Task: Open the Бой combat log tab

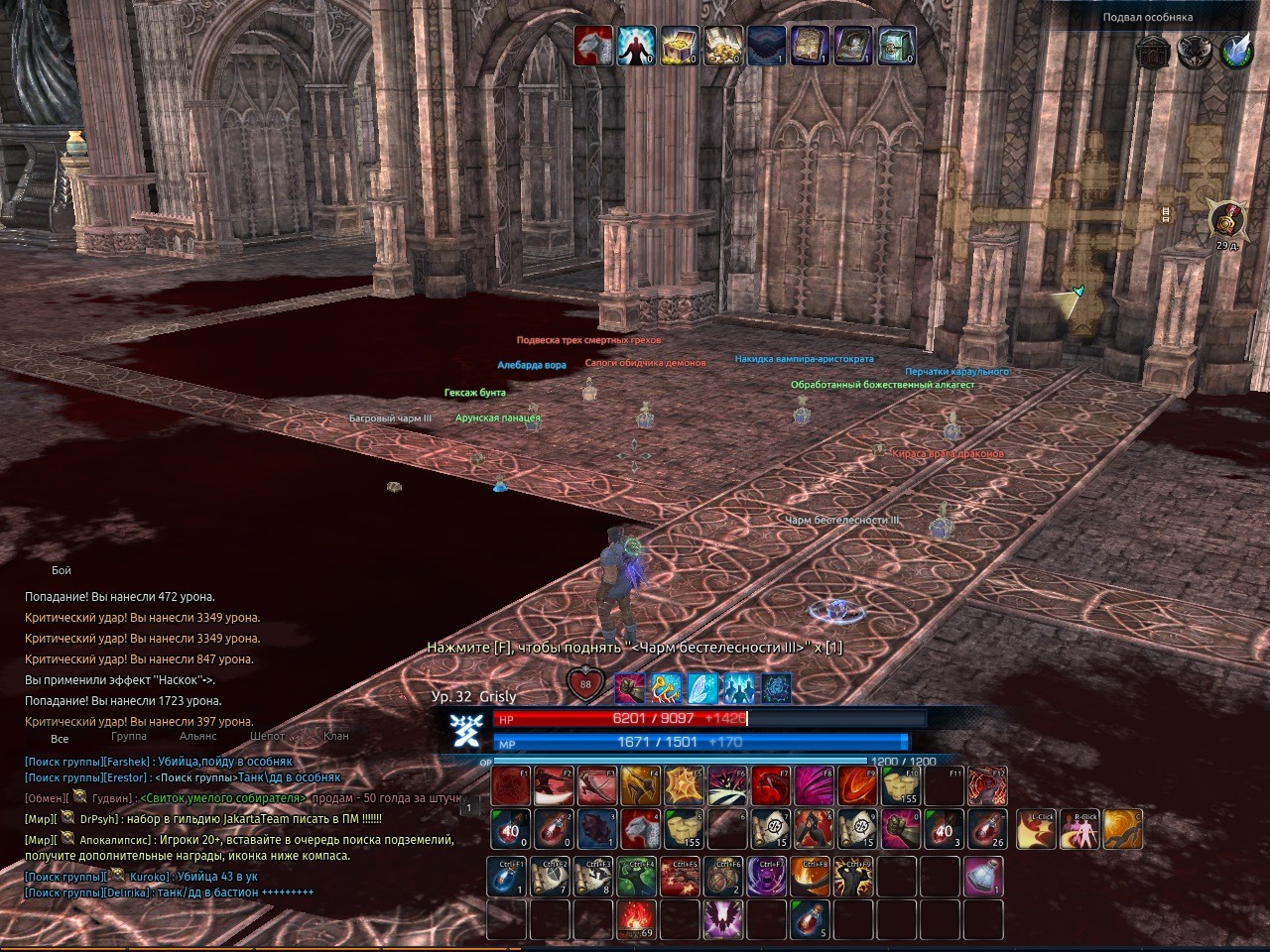Action: (62, 571)
